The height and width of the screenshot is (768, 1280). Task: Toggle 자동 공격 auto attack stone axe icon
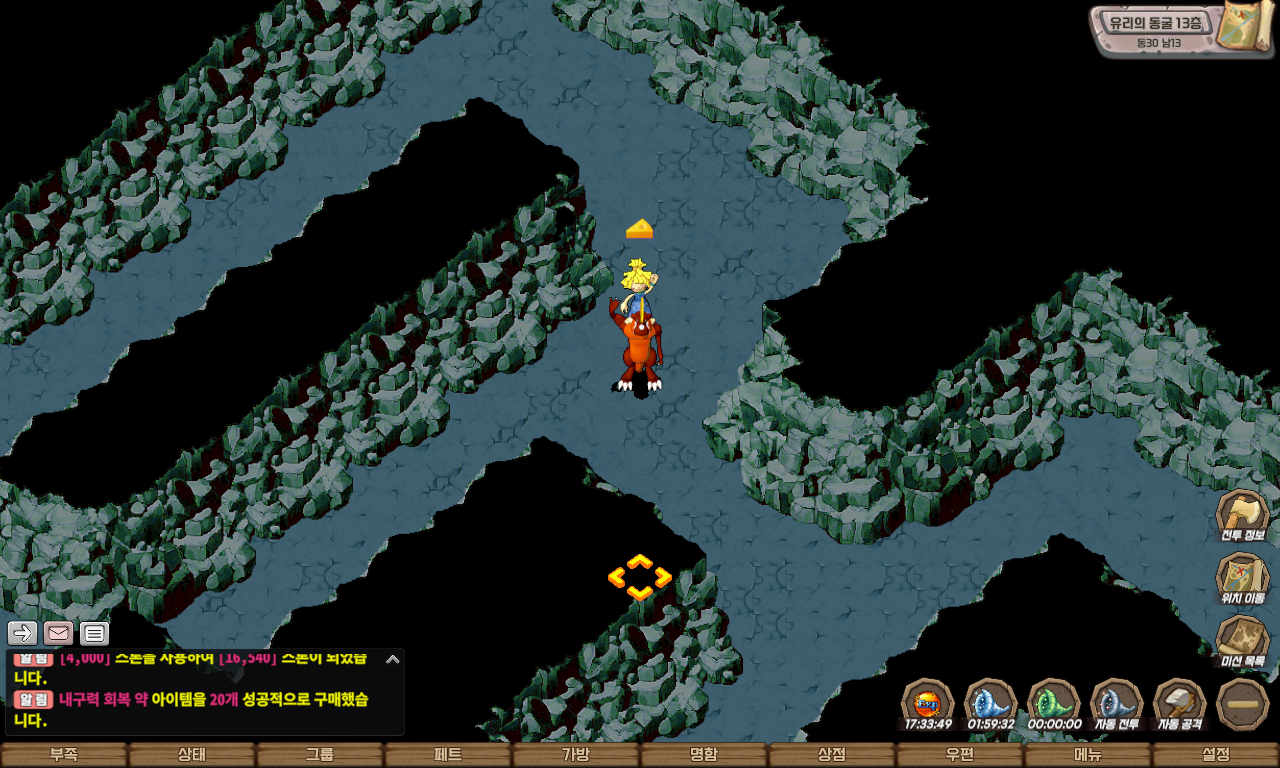point(1180,703)
